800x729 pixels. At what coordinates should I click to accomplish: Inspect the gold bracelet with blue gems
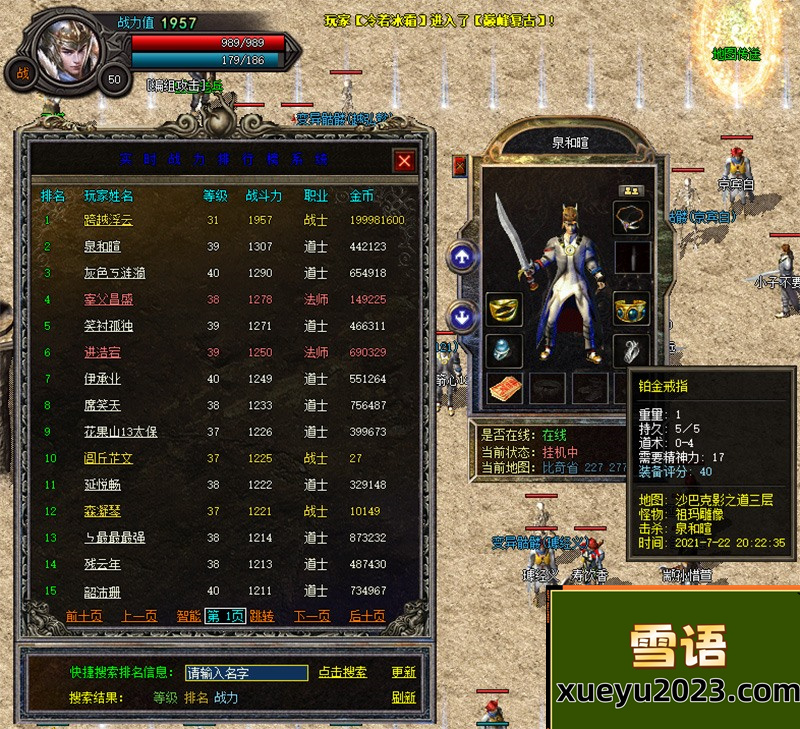coord(631,309)
